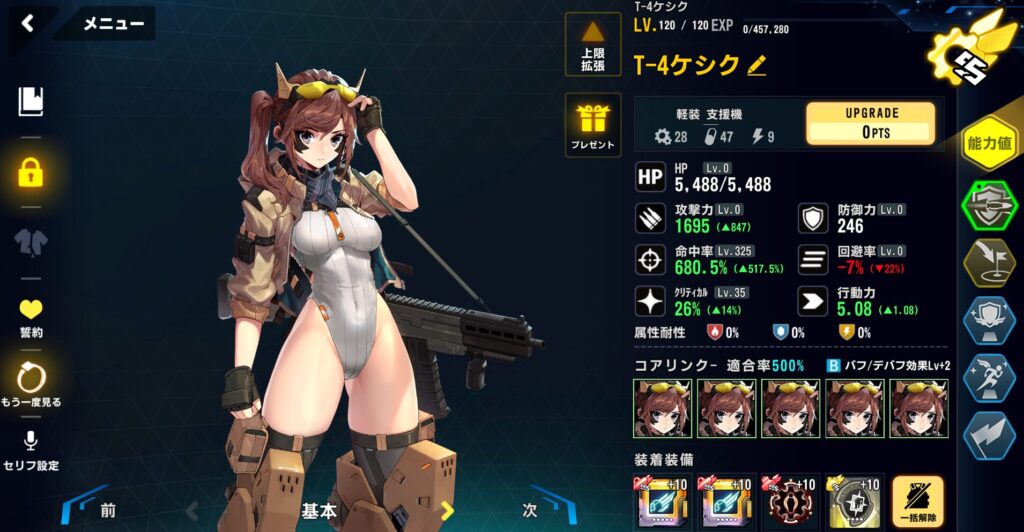The image size is (1024, 532).
Task: Edit the name with the pencil icon
Action: click(757, 66)
